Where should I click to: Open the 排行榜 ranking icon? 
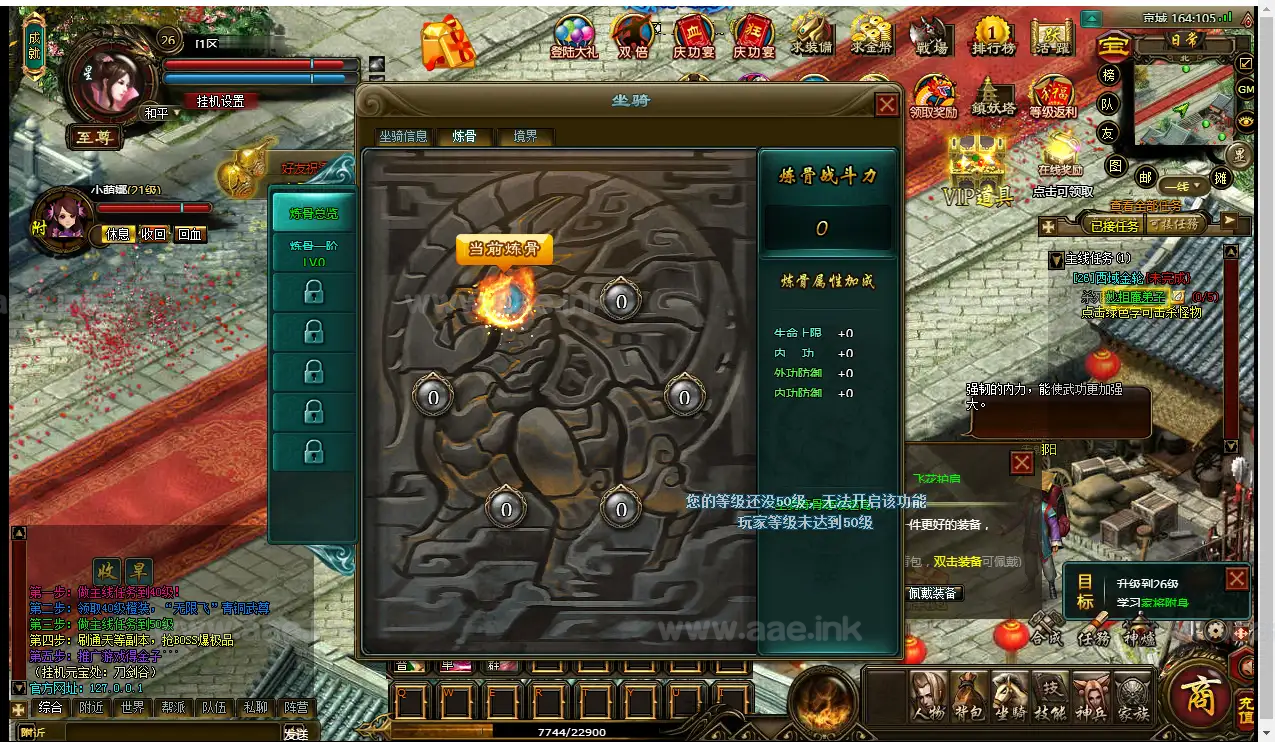(992, 38)
